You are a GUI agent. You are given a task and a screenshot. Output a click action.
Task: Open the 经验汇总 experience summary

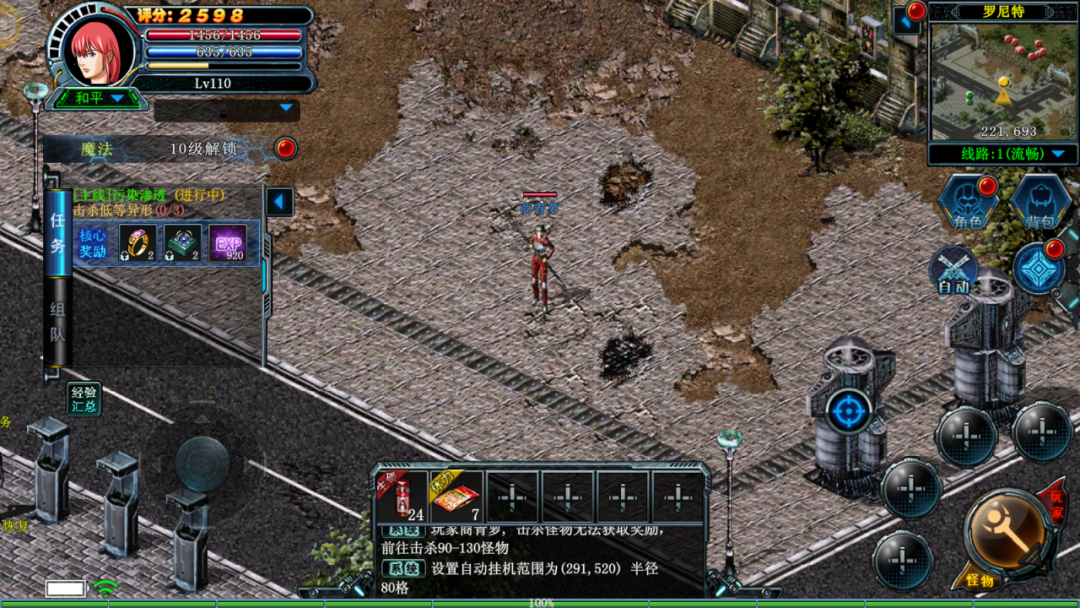84,399
